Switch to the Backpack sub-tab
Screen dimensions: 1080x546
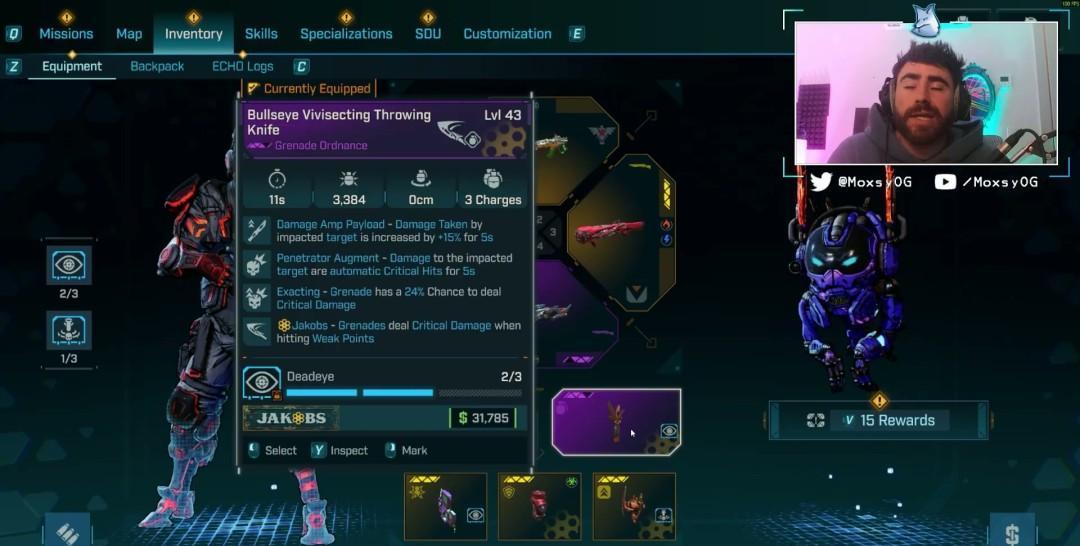tap(157, 67)
